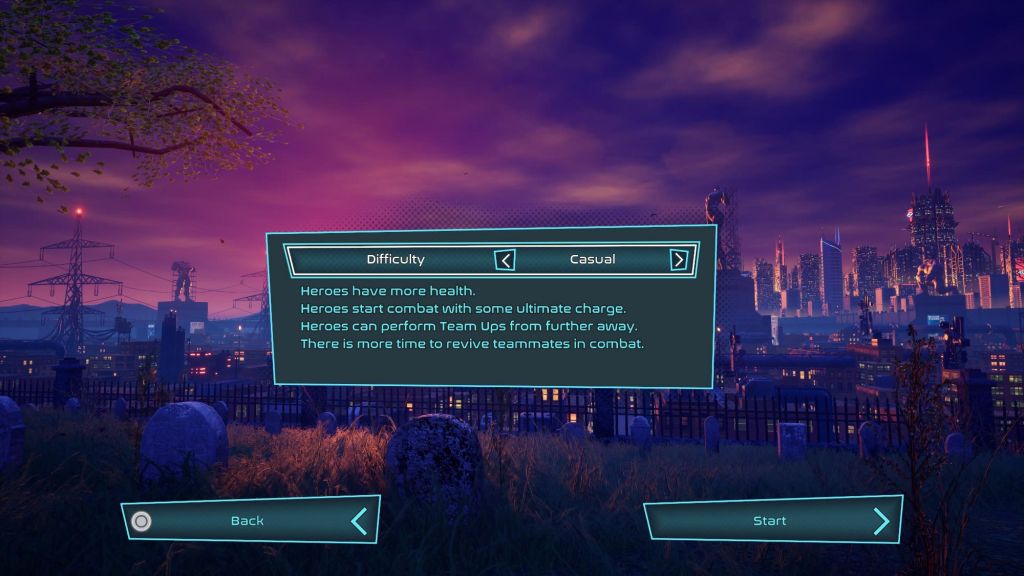Choose the previous difficulty with left arrow
This screenshot has width=1024, height=576.
pyautogui.click(x=506, y=260)
